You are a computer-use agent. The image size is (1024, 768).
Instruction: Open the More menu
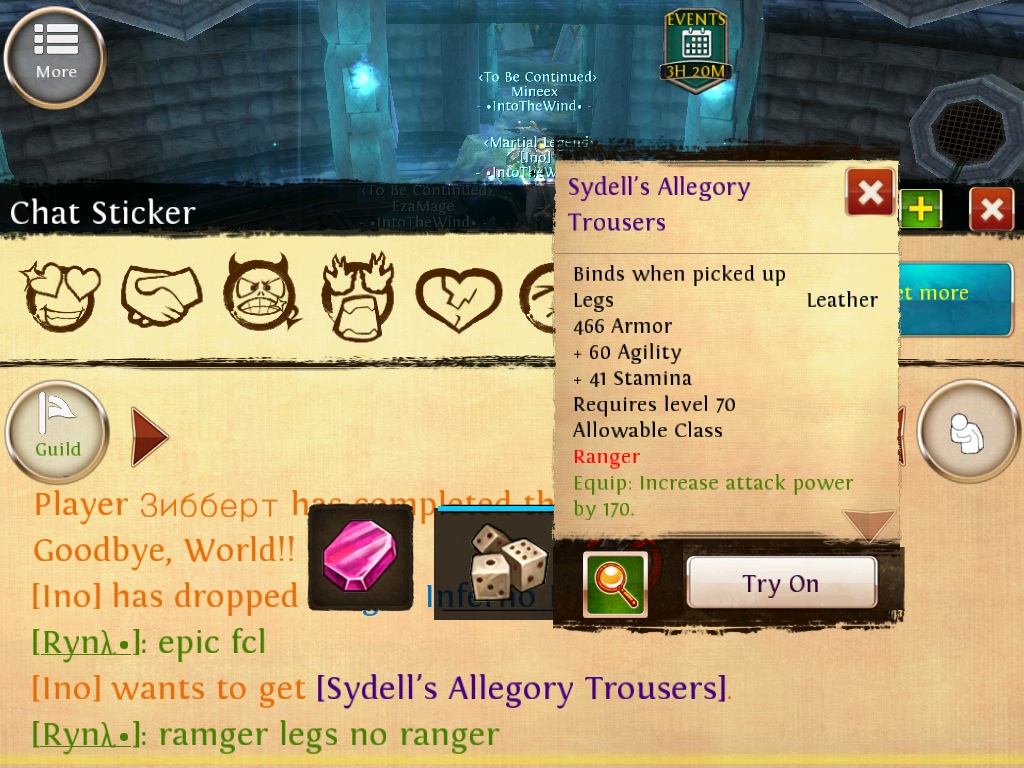(x=55, y=56)
